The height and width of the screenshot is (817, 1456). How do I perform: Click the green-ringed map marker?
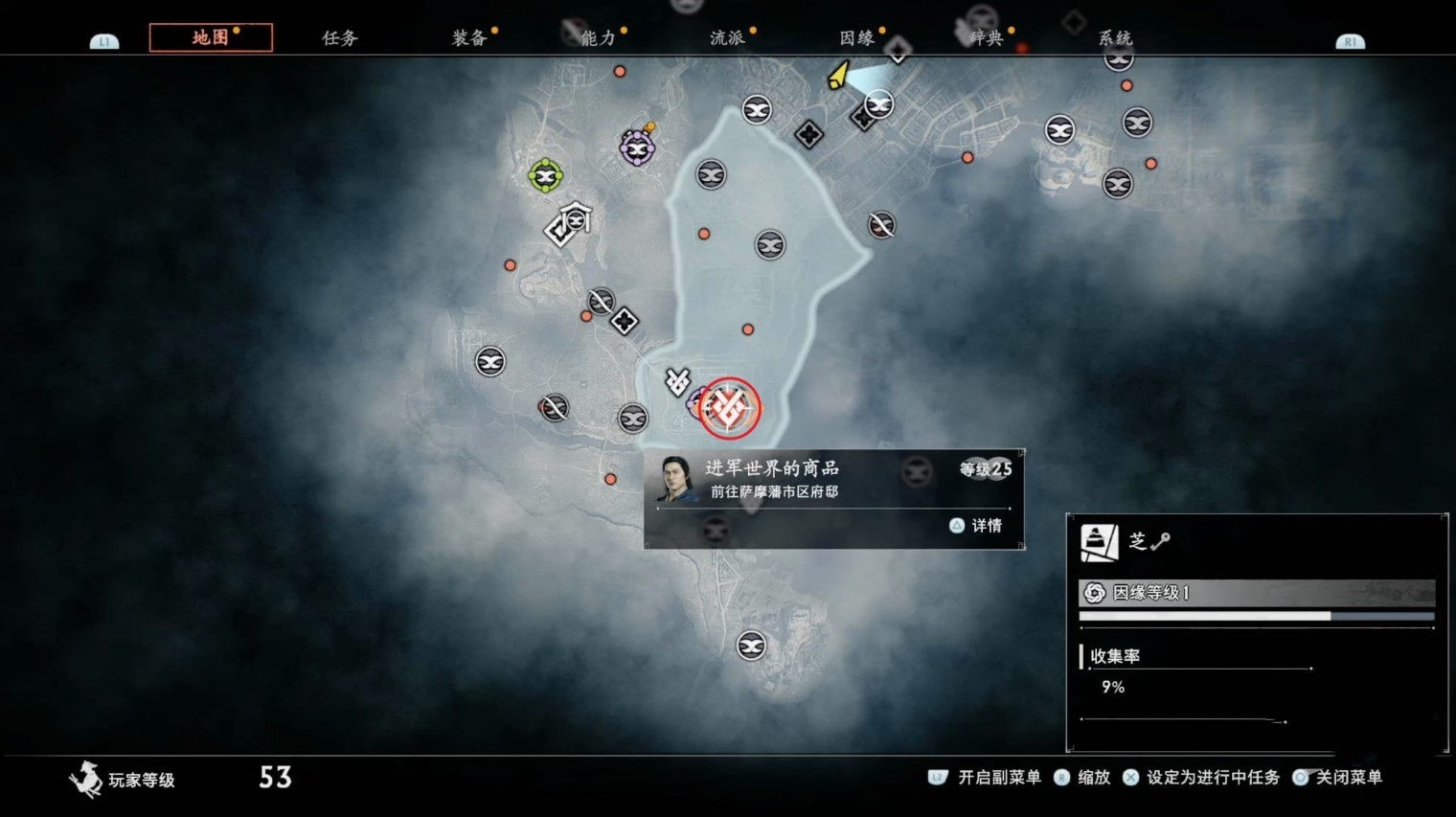click(x=545, y=175)
